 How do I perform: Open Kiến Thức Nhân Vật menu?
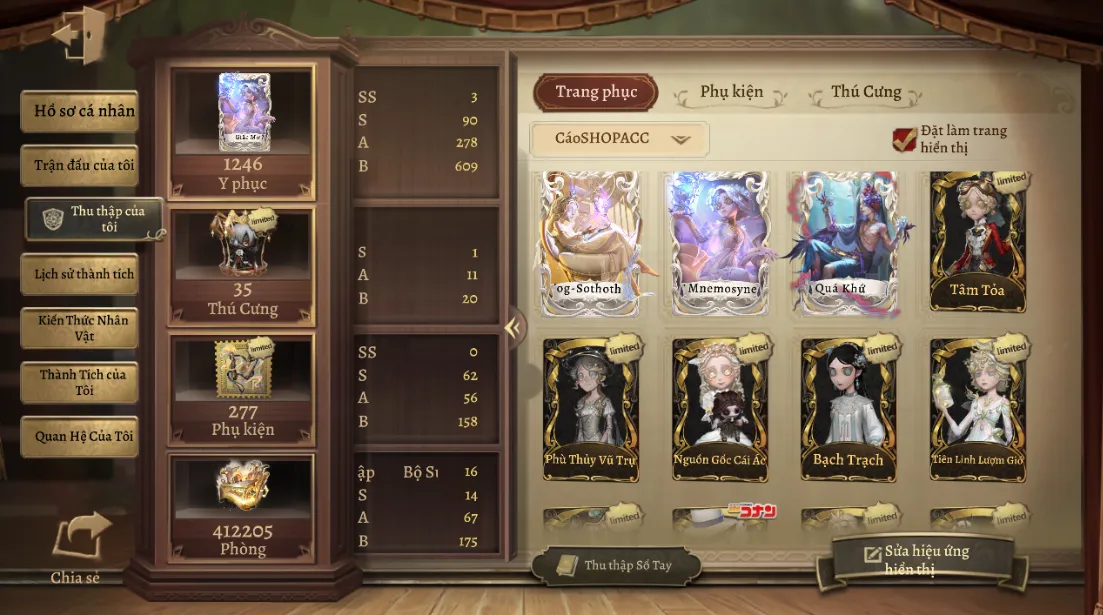80,328
